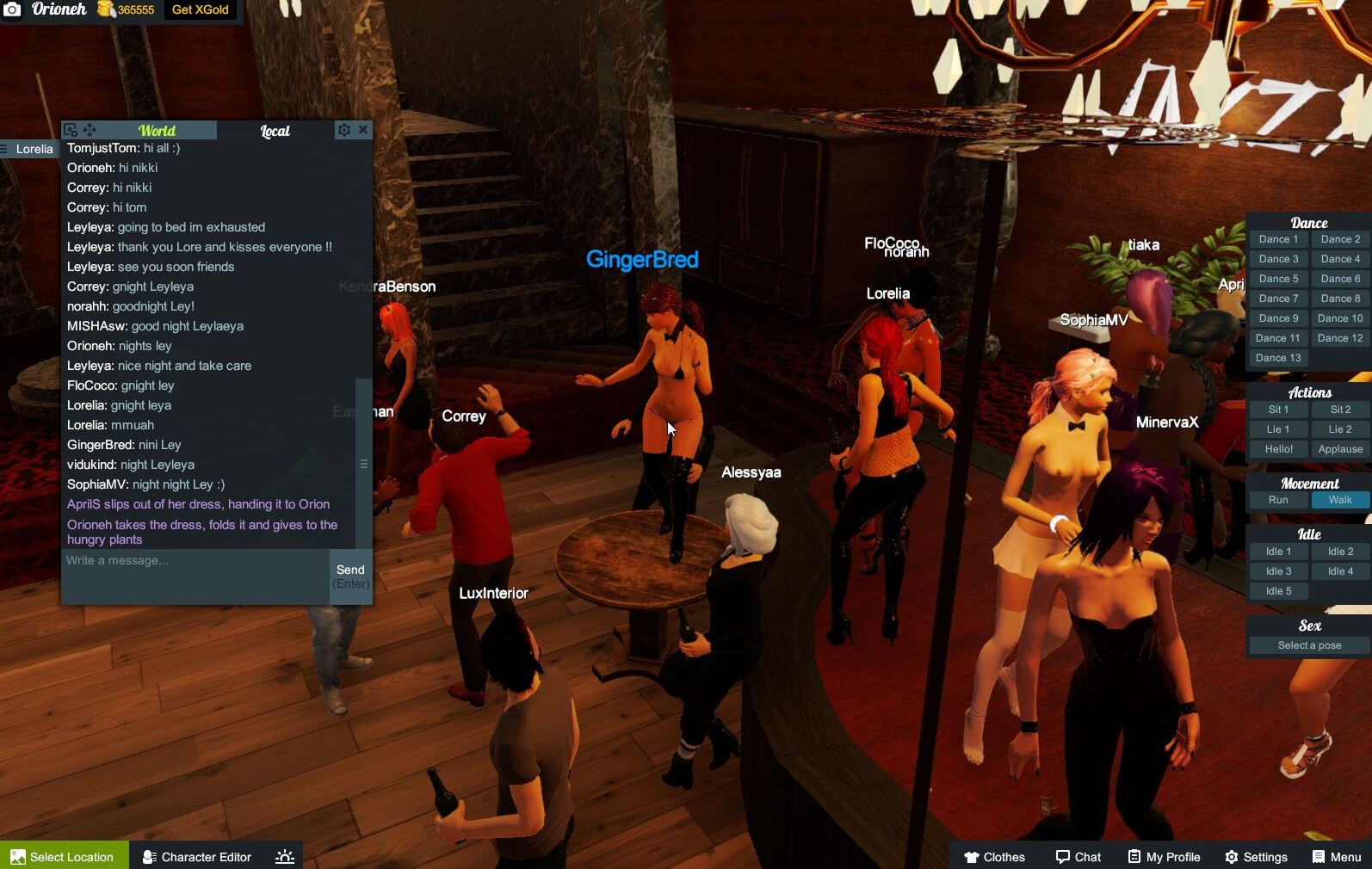This screenshot has height=869, width=1372.
Task: Open the Menu at bottom right
Action: [1335, 856]
